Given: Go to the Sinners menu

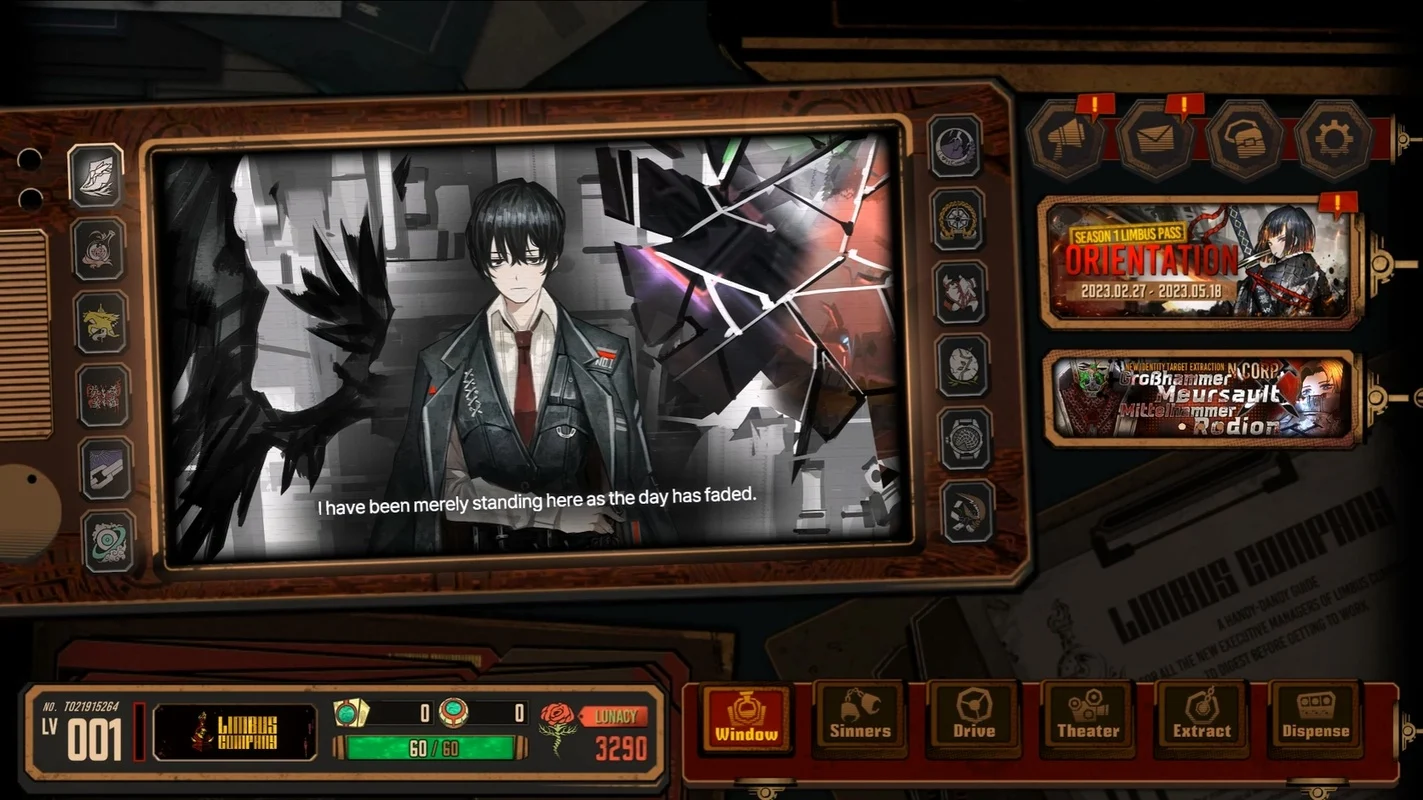Looking at the screenshot, I should pyautogui.click(x=860, y=718).
